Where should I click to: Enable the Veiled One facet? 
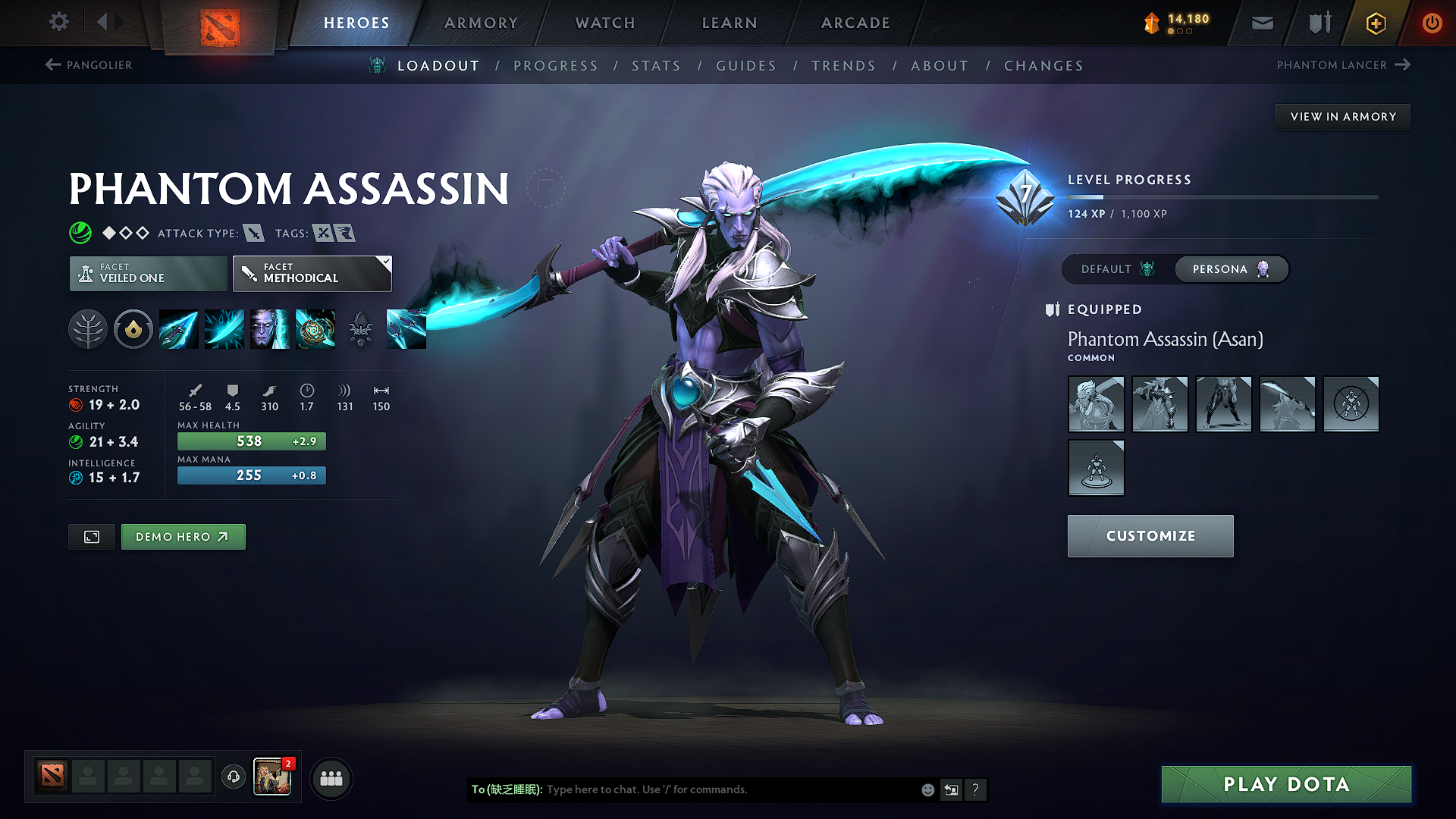click(147, 273)
